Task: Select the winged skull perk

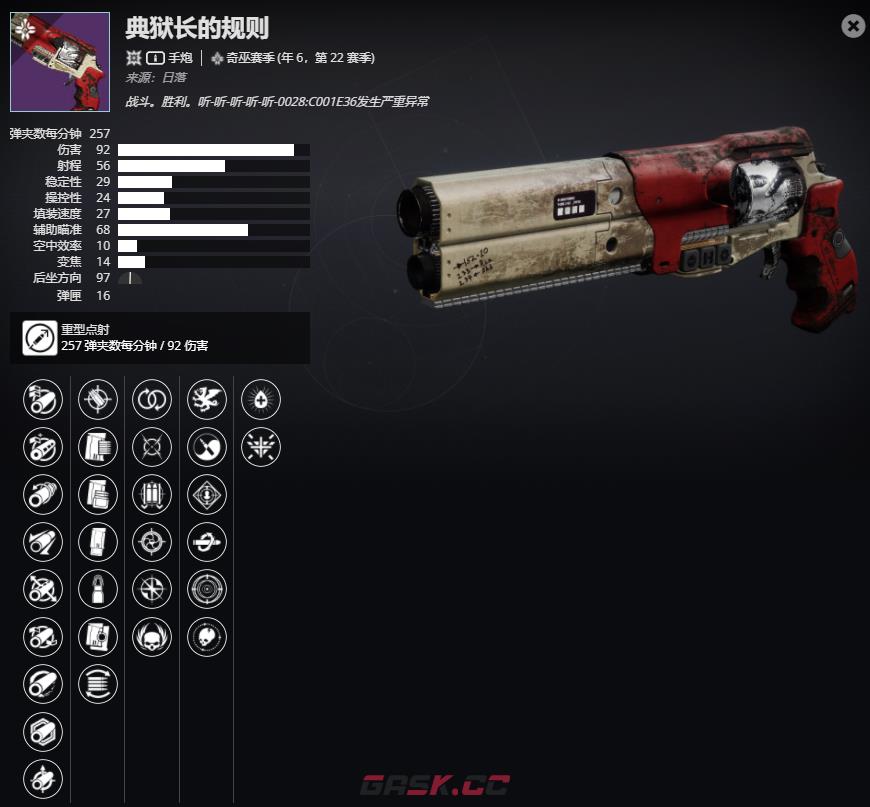Action: point(152,636)
